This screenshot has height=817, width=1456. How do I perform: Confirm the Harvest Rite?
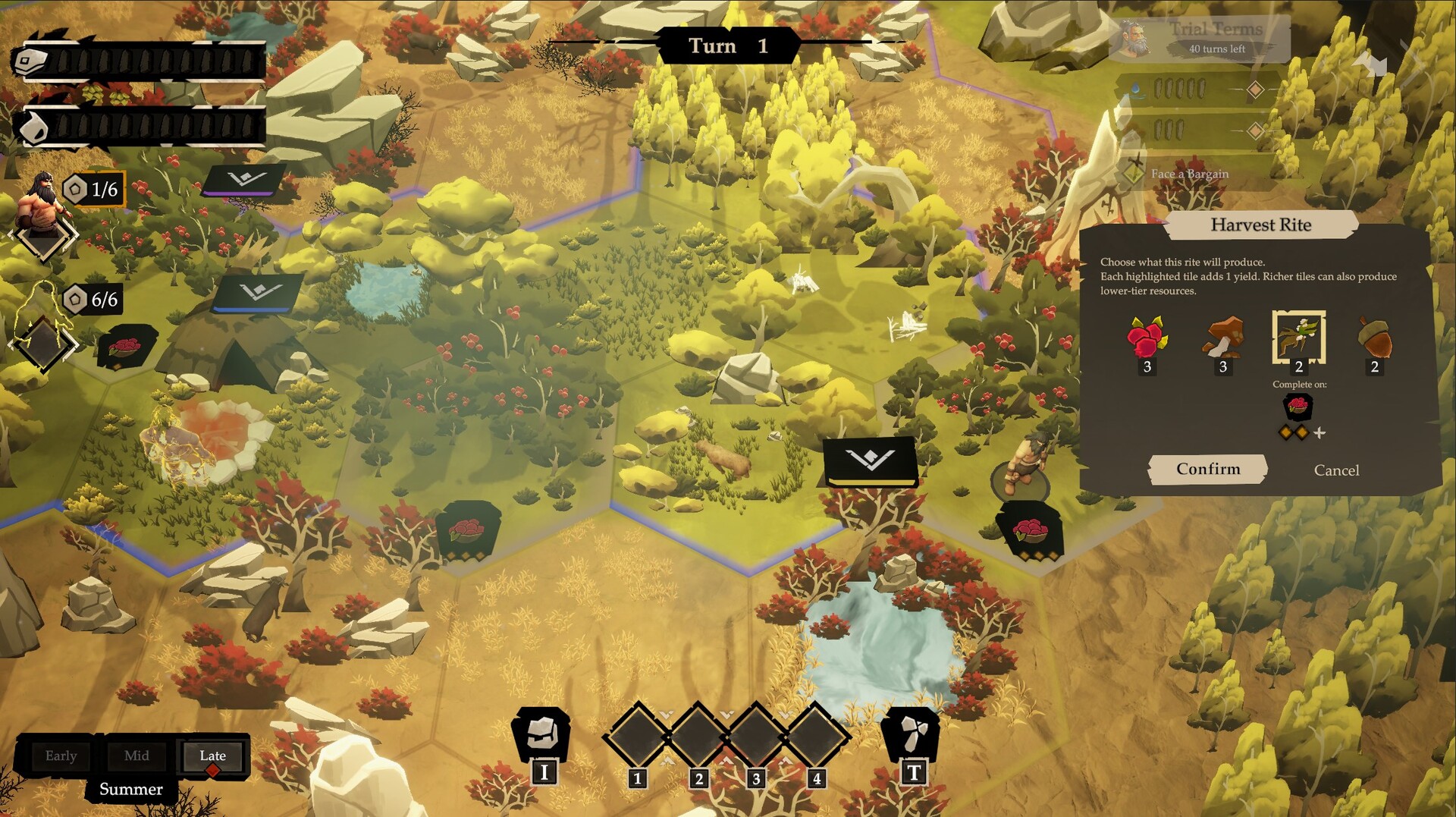point(1207,470)
